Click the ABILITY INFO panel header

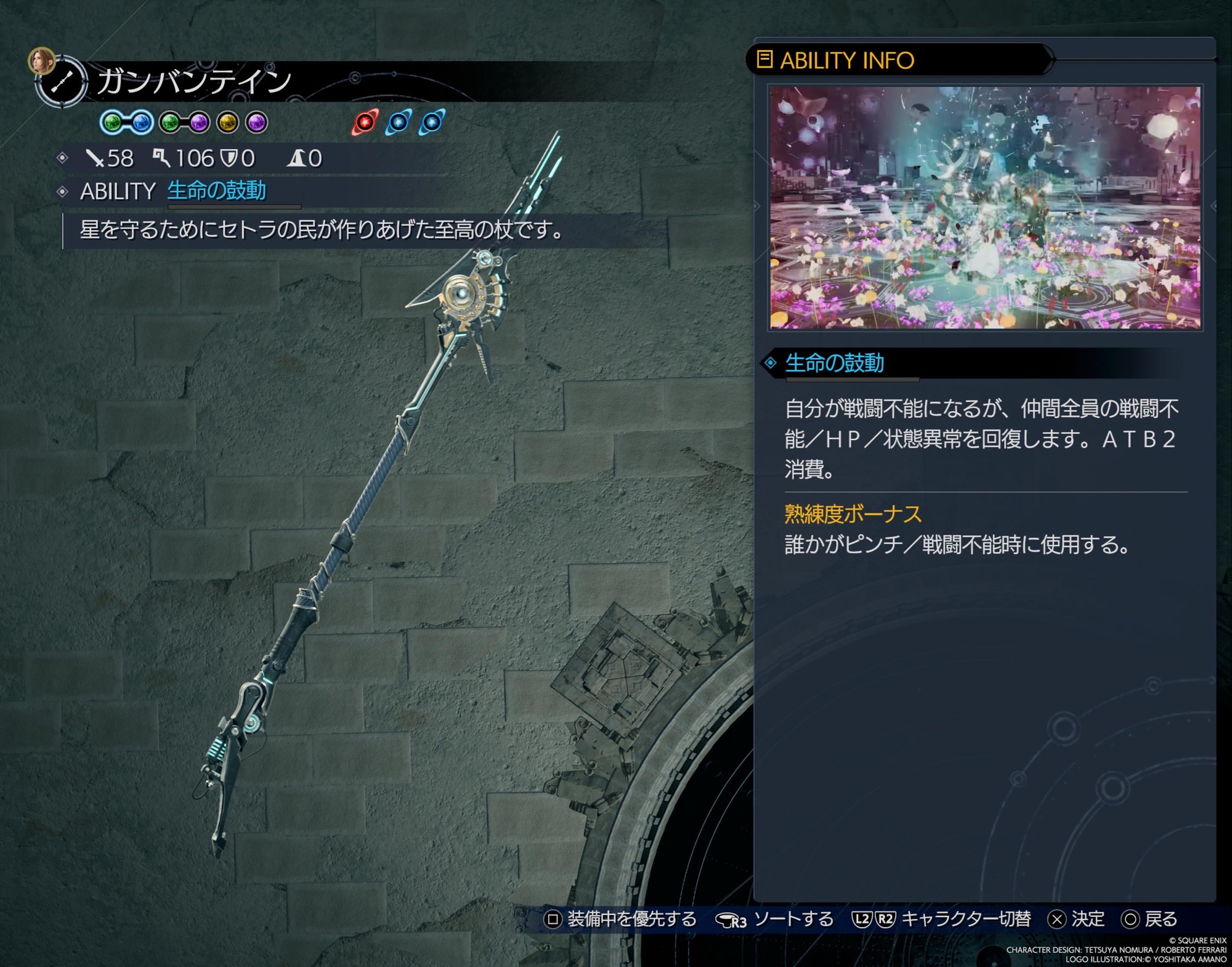click(x=846, y=60)
